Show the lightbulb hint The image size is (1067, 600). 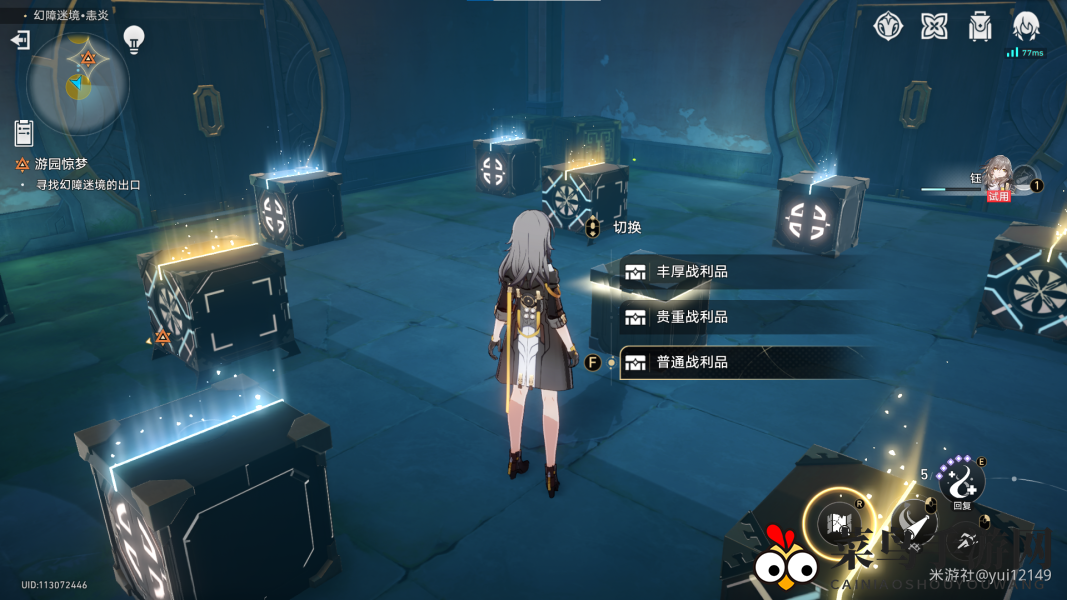pos(133,39)
